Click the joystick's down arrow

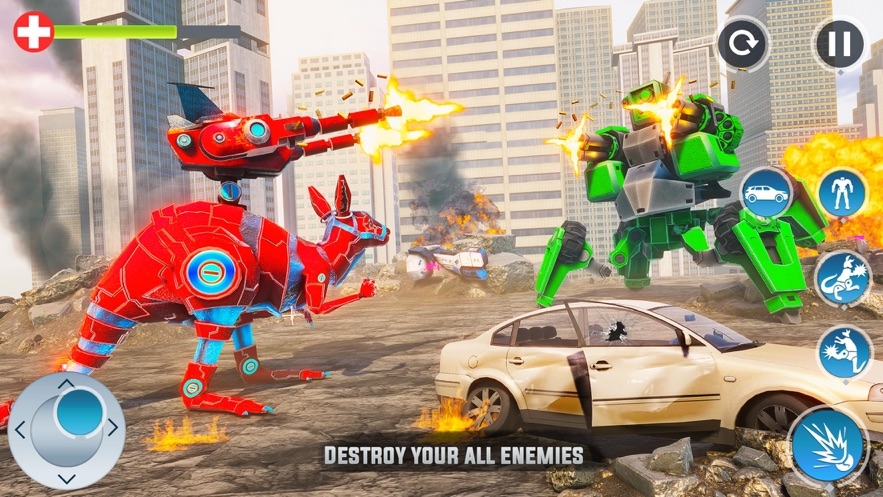tap(66, 478)
